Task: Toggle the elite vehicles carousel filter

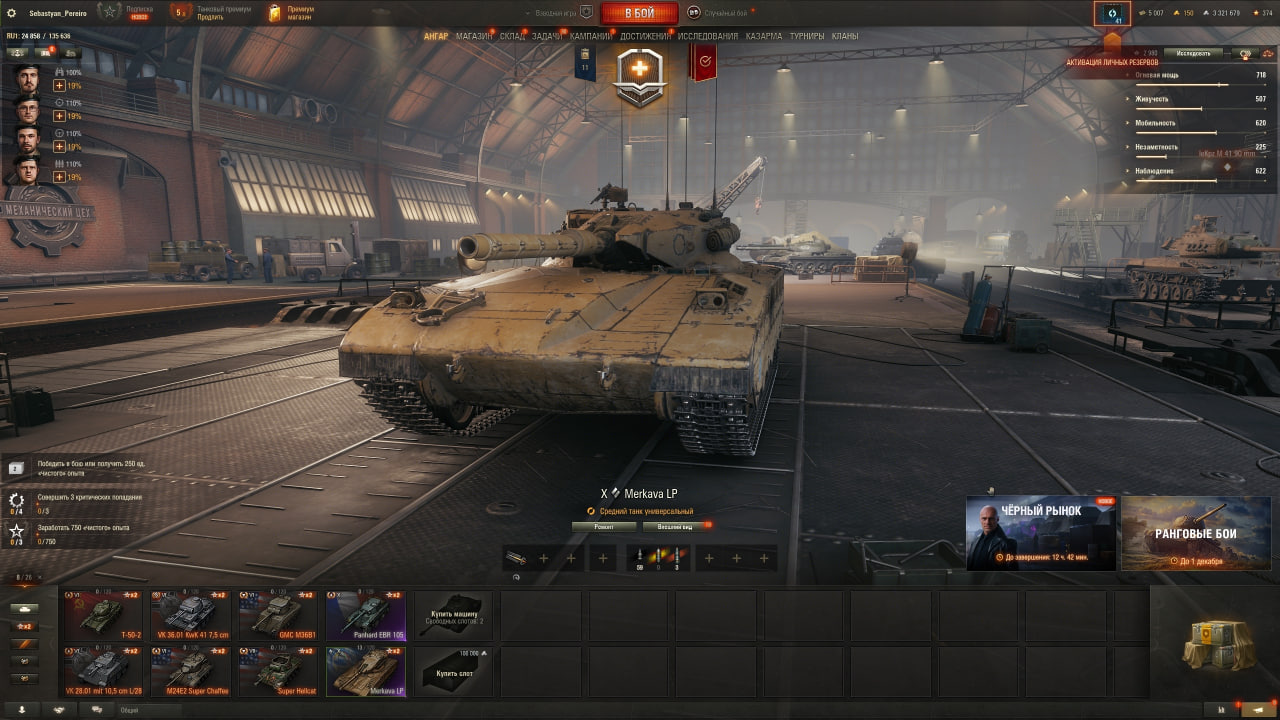Action: pyautogui.click(x=25, y=644)
